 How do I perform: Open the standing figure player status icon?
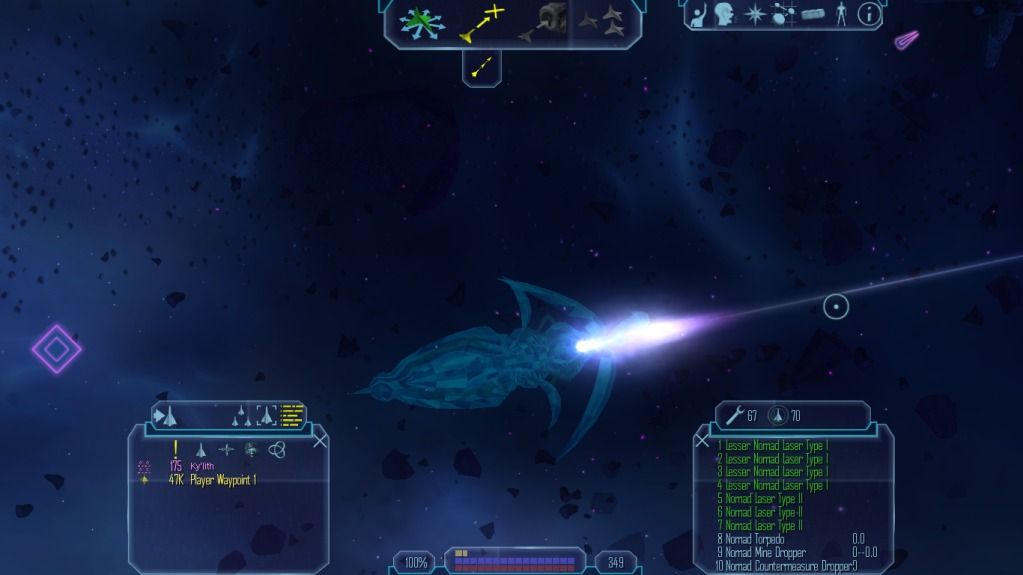(841, 14)
